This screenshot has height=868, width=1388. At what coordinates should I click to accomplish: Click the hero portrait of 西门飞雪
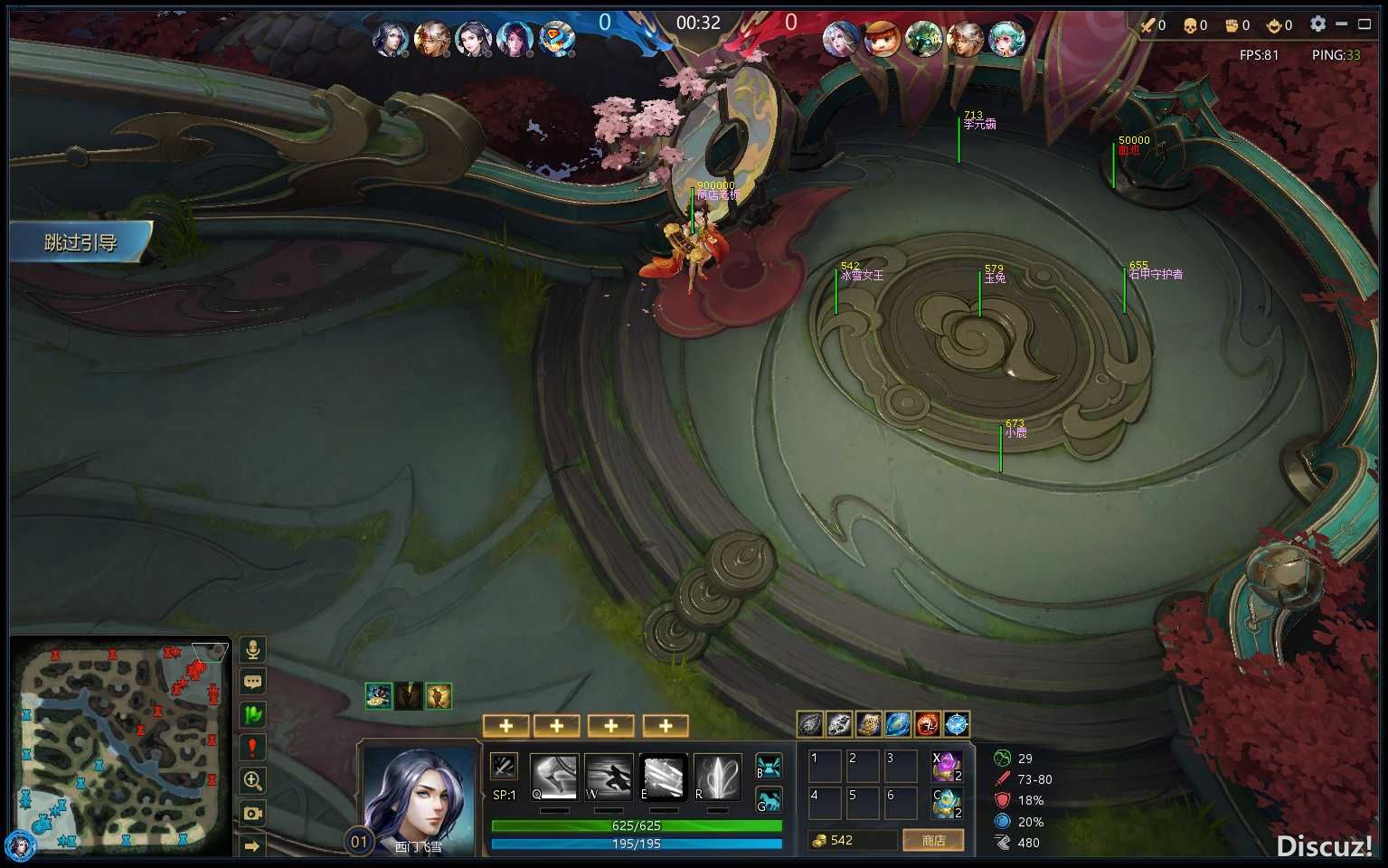[x=419, y=797]
